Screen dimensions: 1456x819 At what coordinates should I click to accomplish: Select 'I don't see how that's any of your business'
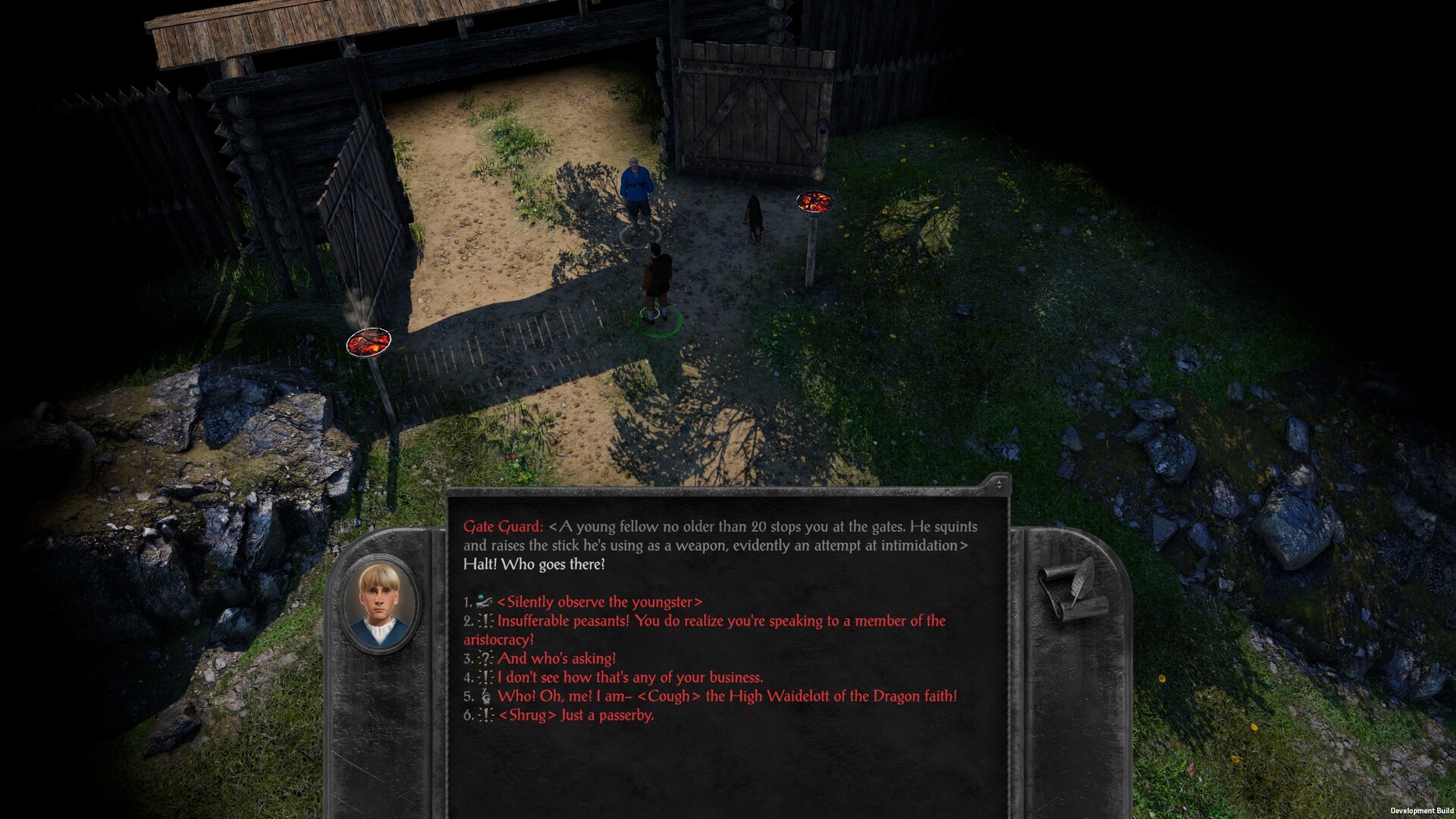click(x=629, y=677)
